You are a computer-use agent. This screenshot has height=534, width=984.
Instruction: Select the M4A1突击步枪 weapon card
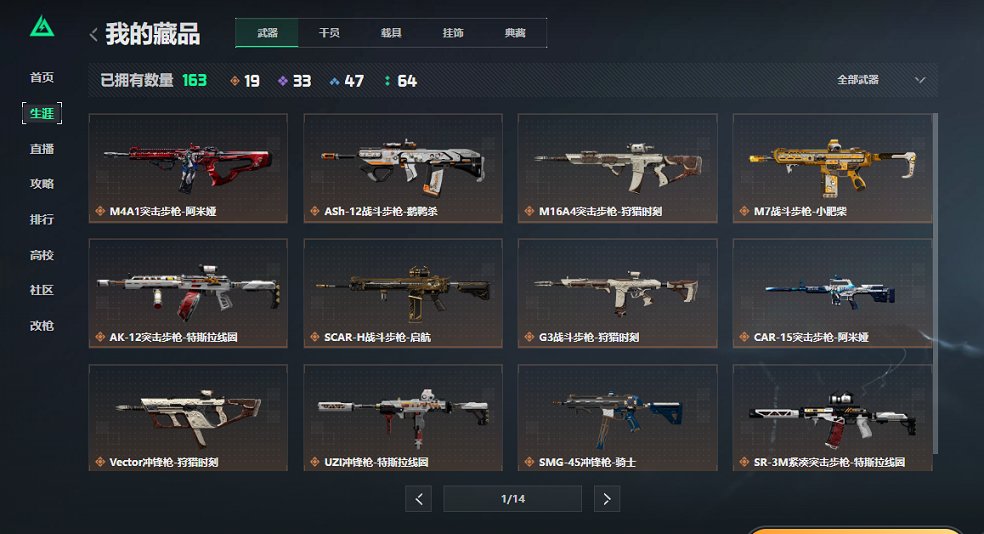click(x=188, y=167)
